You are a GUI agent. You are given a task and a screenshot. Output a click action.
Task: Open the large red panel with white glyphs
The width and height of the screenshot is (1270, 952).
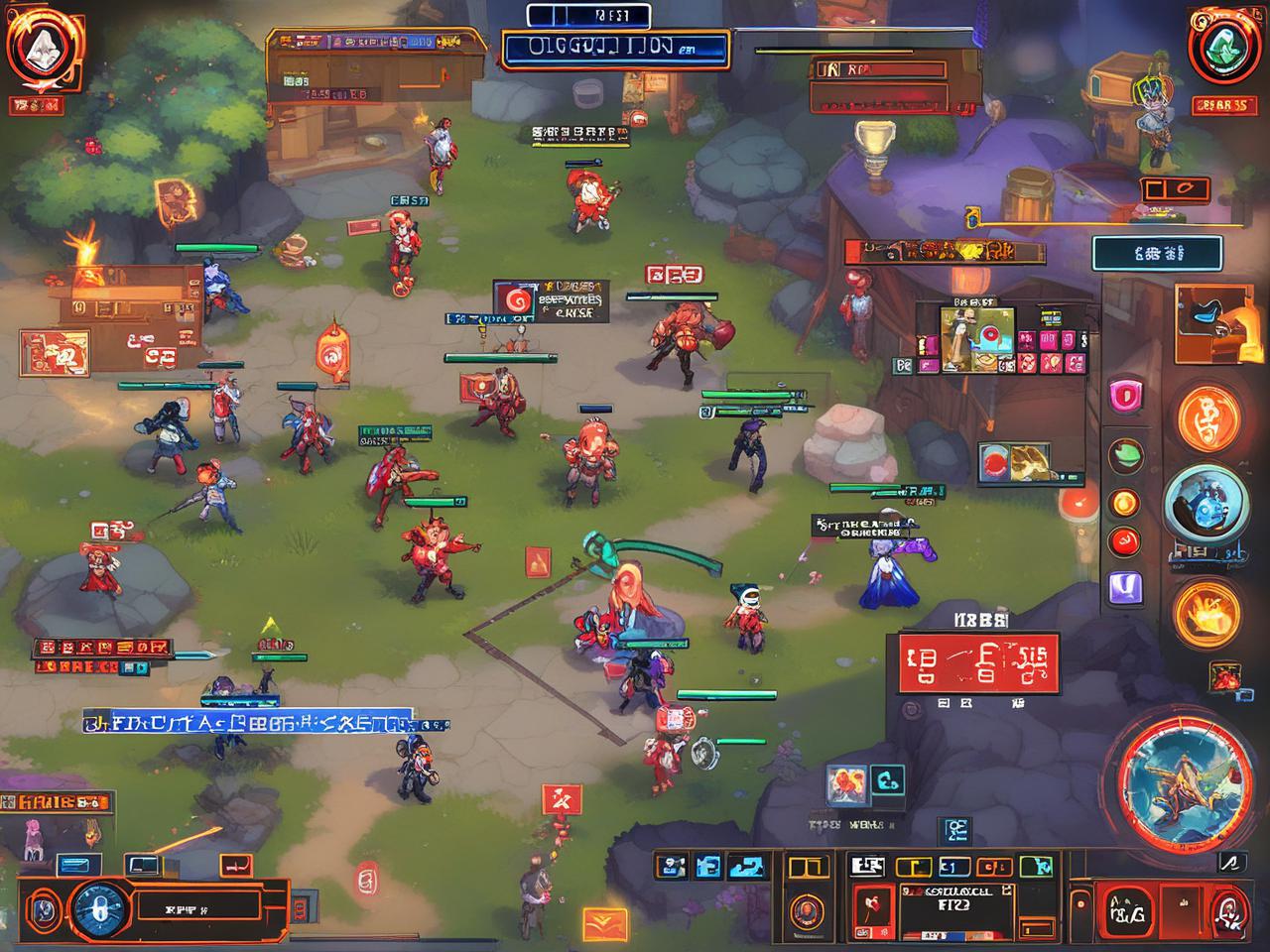978,662
